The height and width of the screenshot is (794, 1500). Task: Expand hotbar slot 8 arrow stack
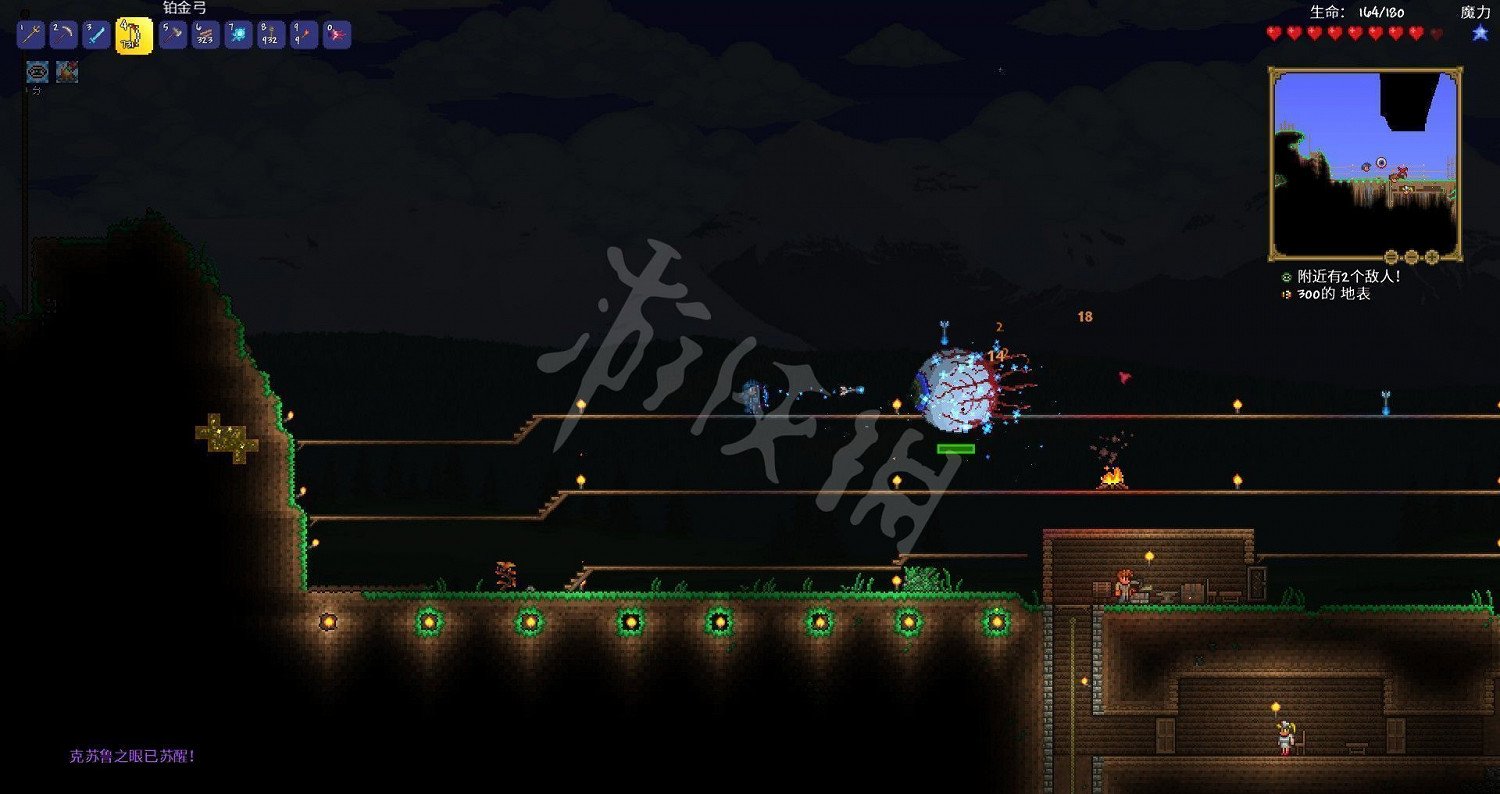pyautogui.click(x=270, y=33)
